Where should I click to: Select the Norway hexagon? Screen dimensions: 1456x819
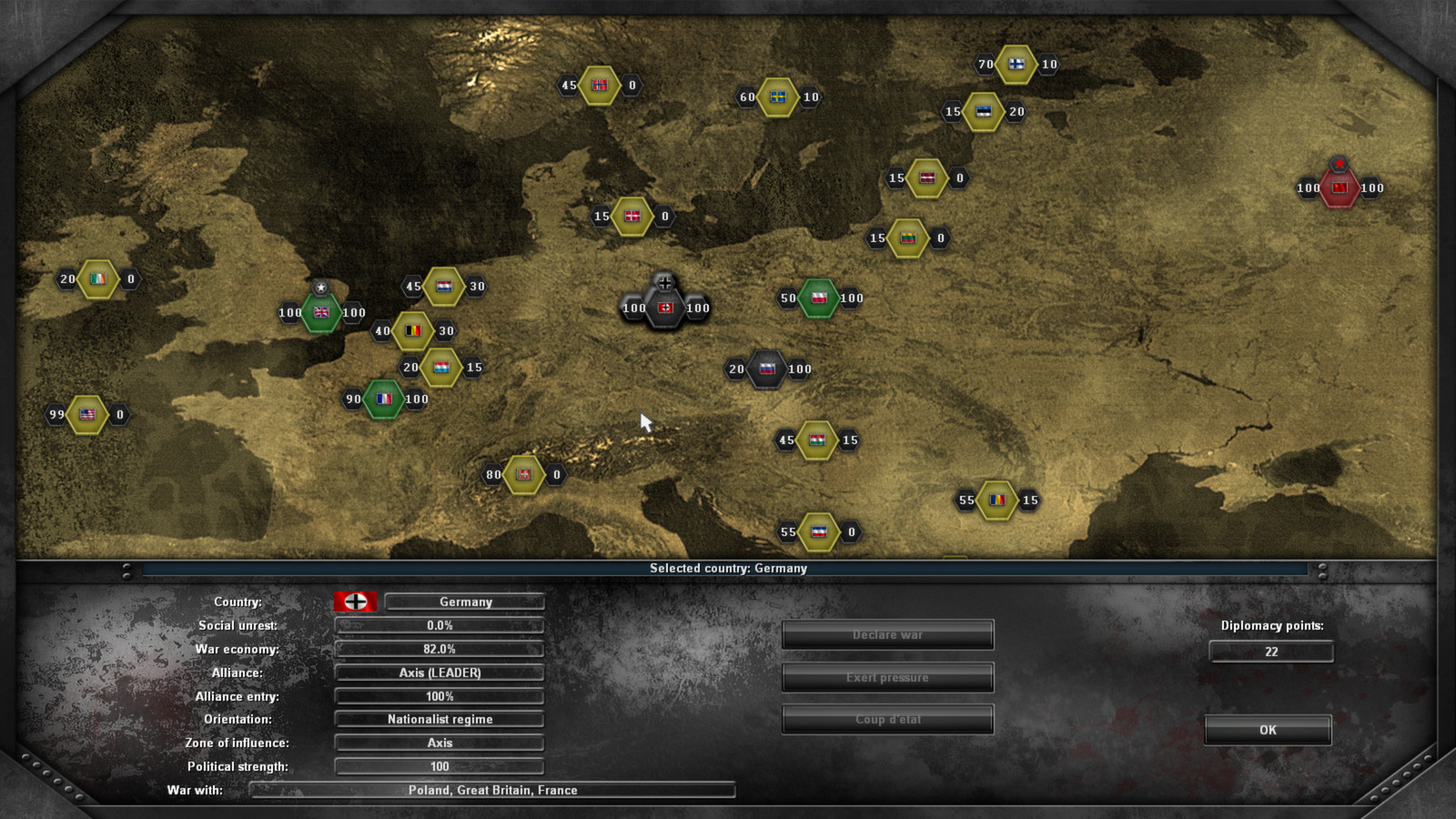[600, 86]
